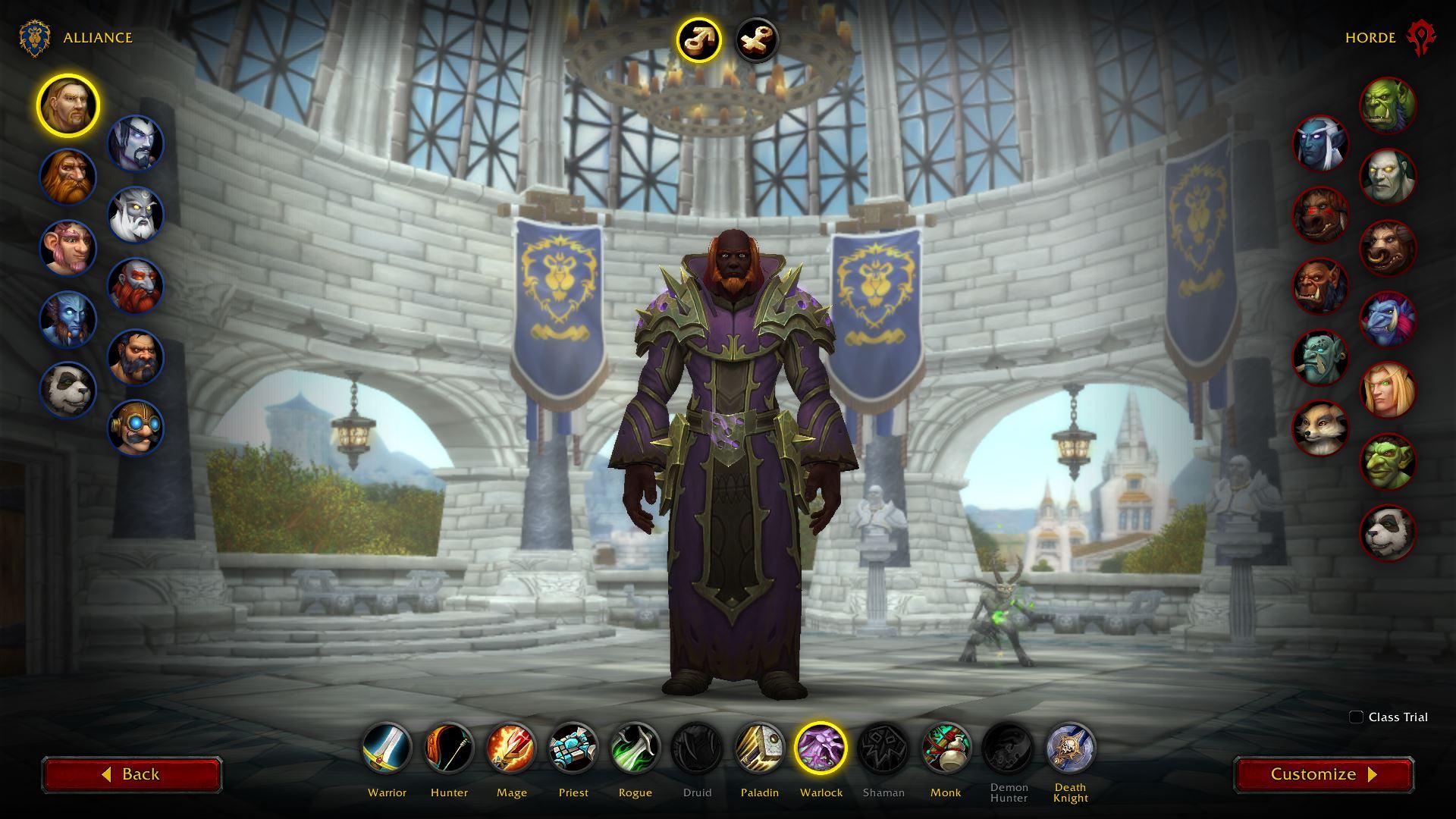Proceed with the Customize button
The height and width of the screenshot is (819, 1456).
pos(1323,774)
